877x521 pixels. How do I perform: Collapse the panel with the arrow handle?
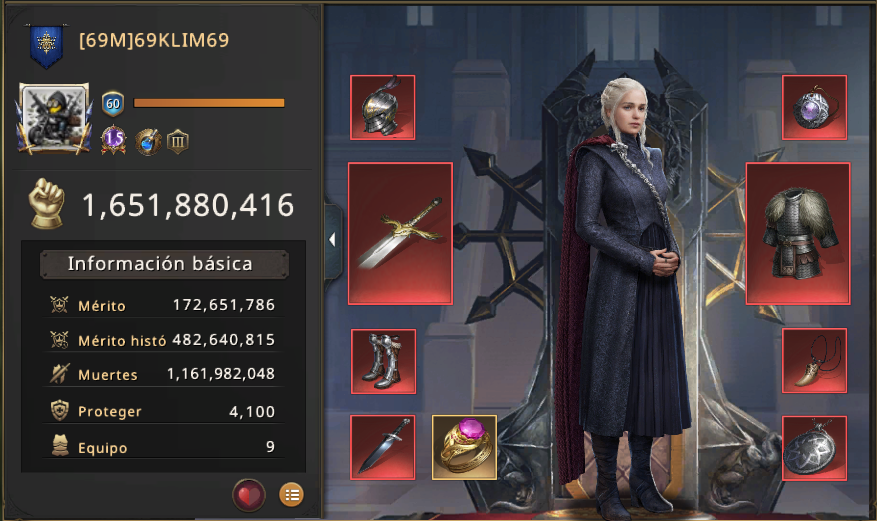coord(332,240)
